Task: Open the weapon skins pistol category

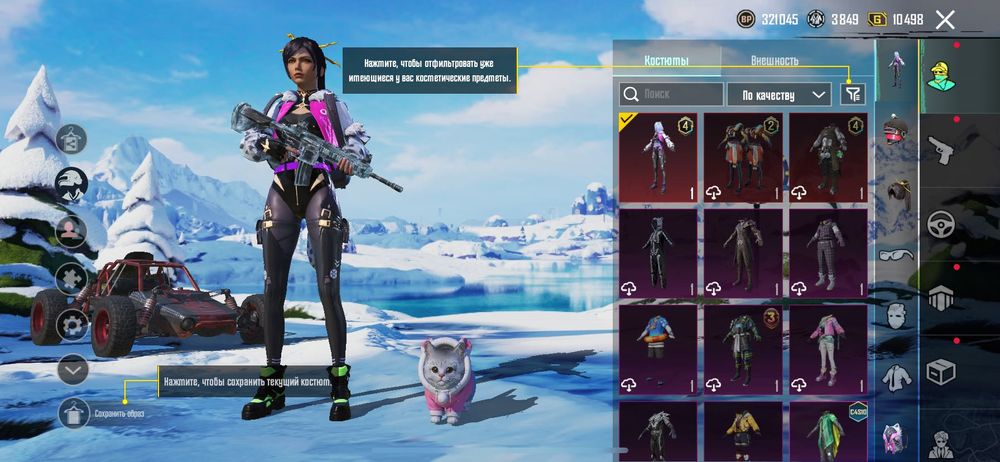Action: click(940, 152)
